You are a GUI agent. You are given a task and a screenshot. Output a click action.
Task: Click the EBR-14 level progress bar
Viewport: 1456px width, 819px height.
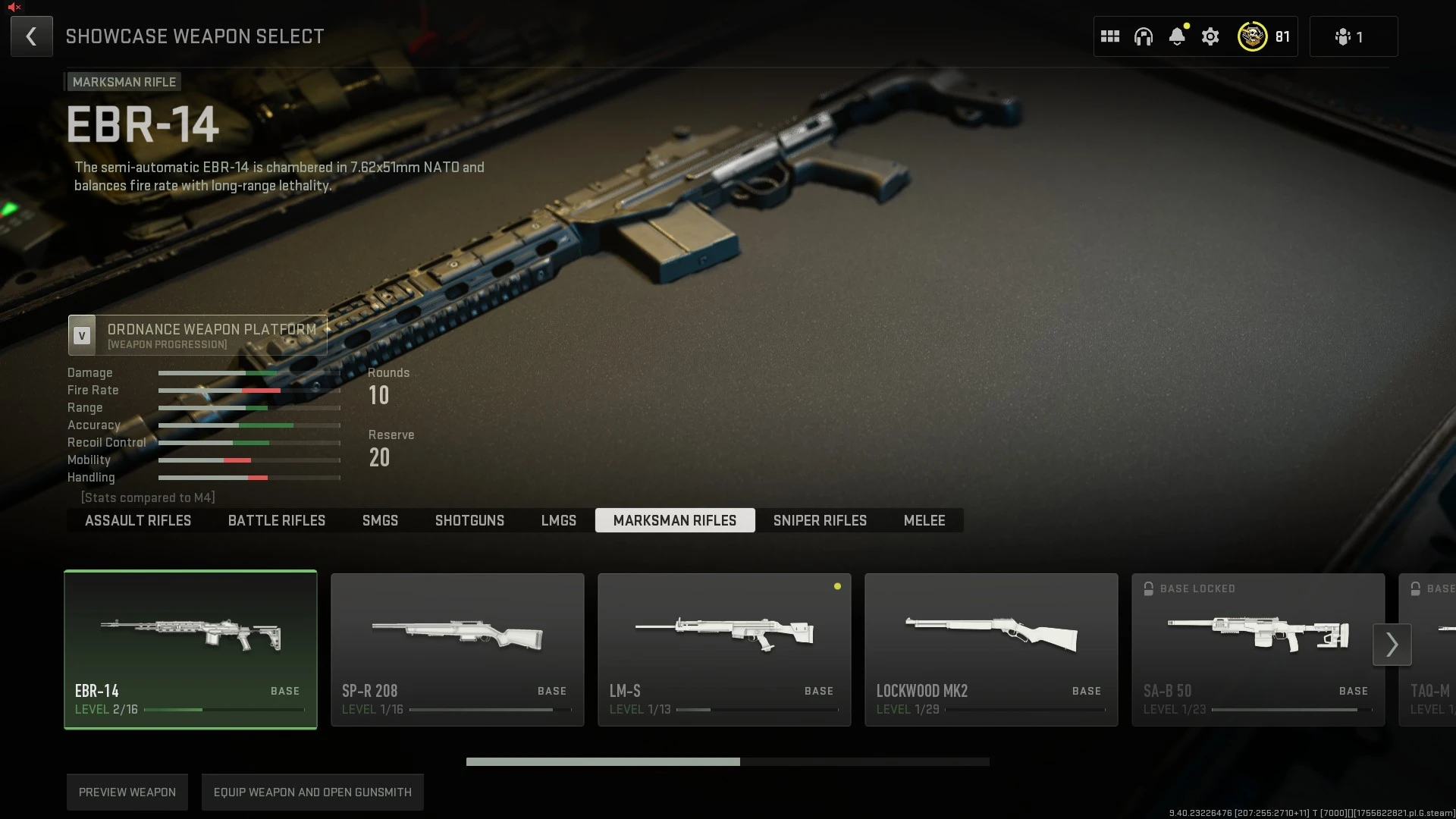tap(227, 710)
